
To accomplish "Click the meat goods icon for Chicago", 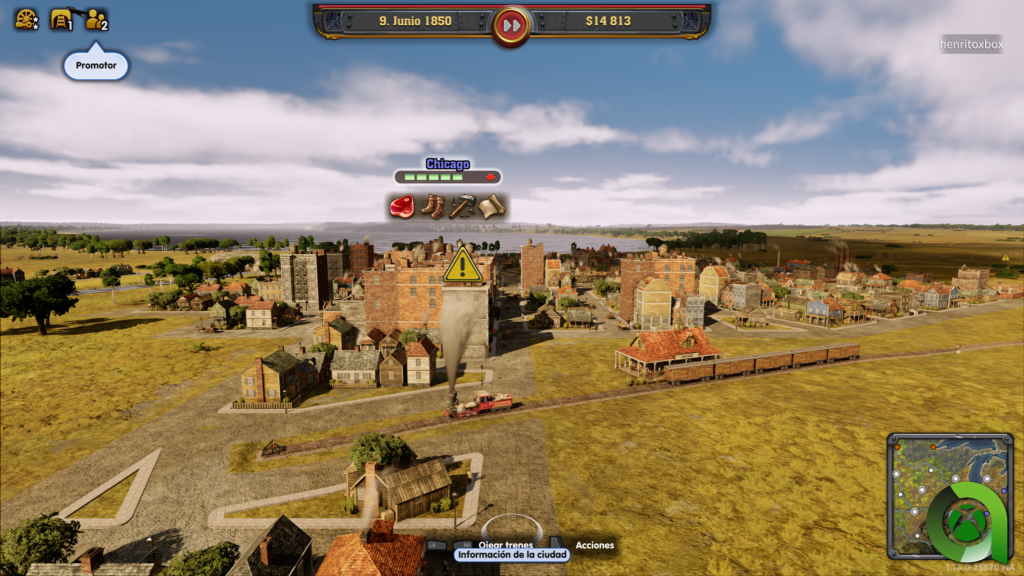I will point(403,207).
